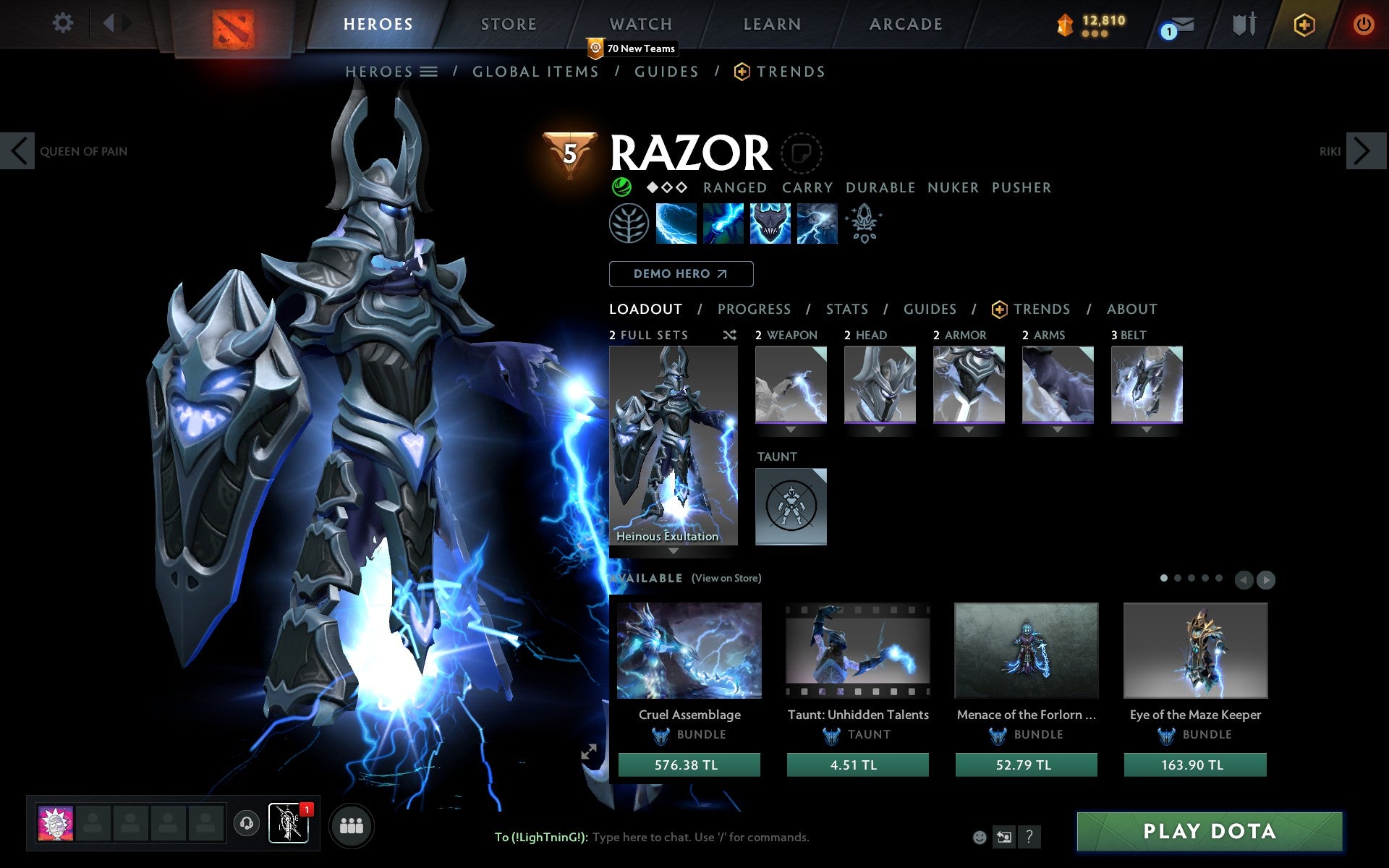Open the friends list icon near chat

(x=352, y=825)
